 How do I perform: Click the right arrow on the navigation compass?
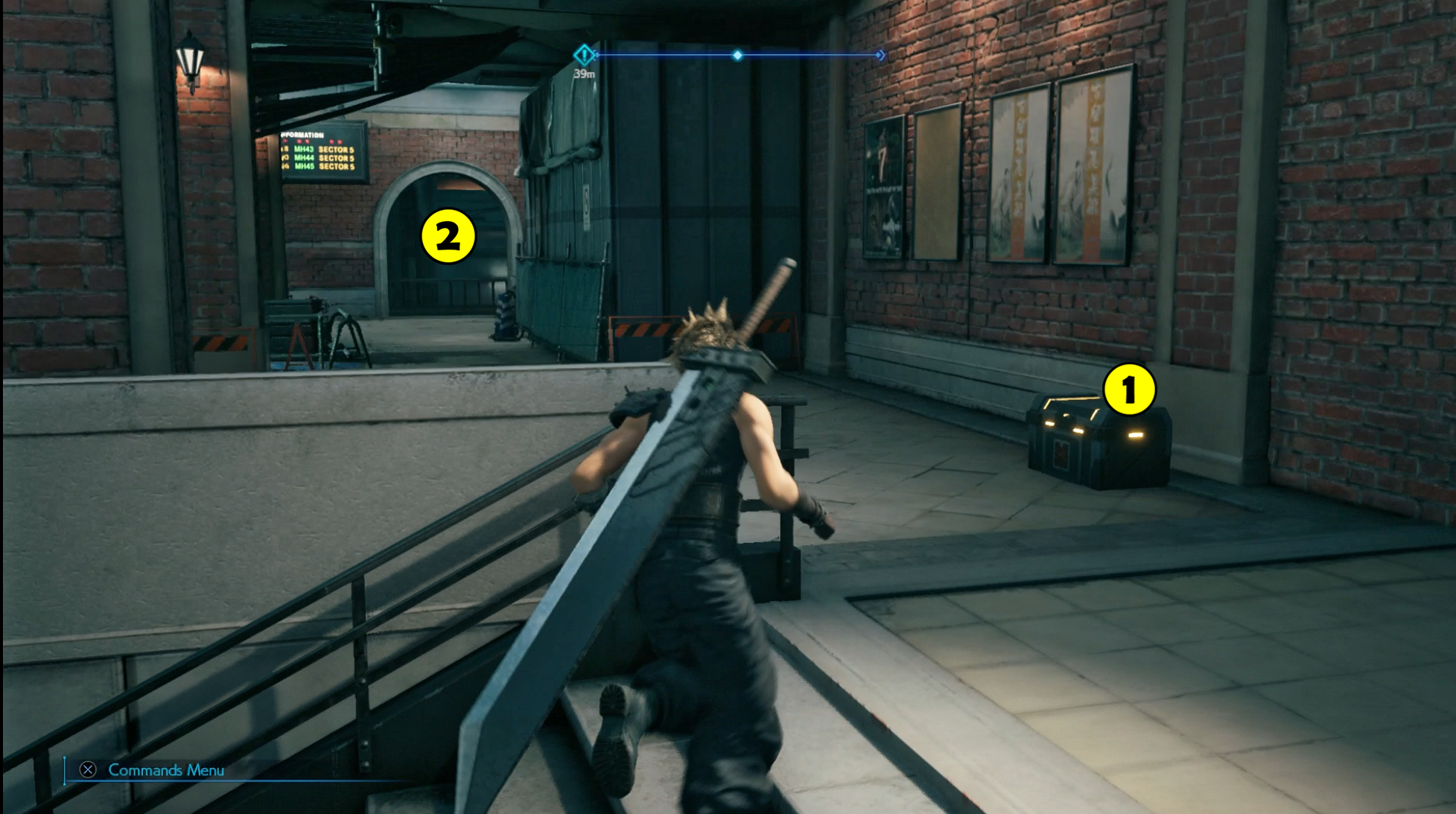click(x=880, y=54)
